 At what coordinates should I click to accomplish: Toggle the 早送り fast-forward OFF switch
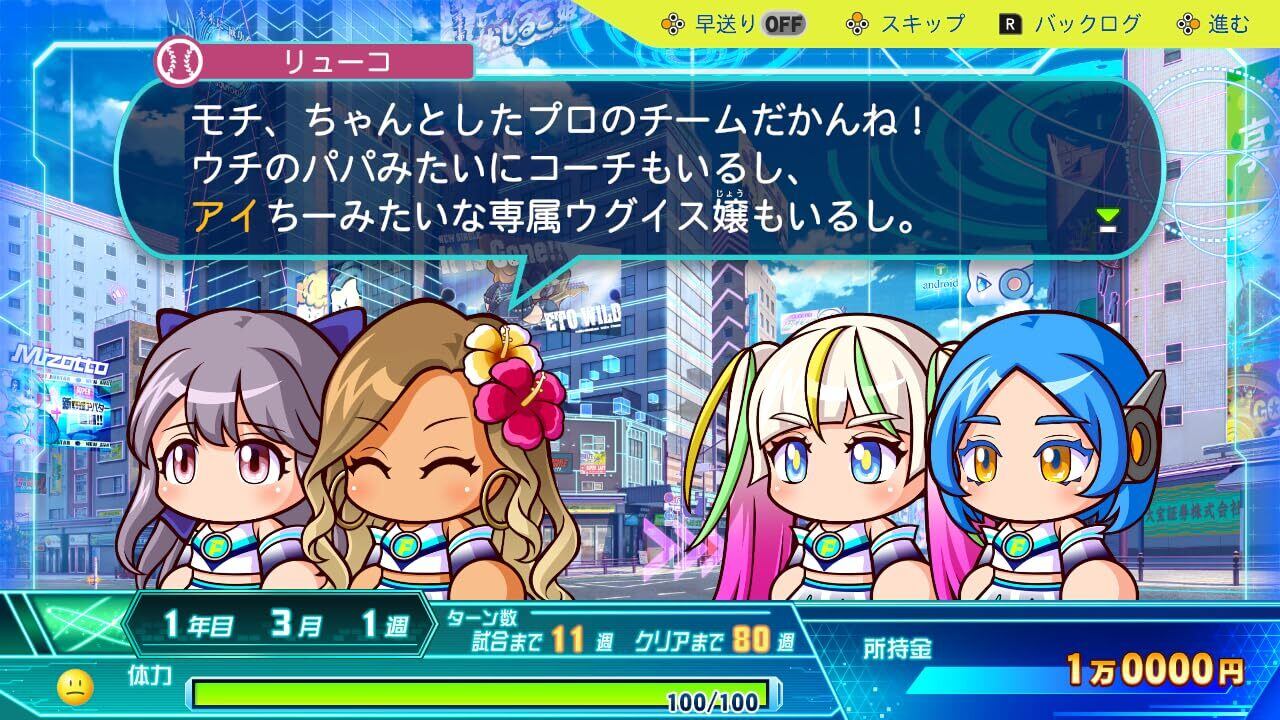(x=784, y=24)
